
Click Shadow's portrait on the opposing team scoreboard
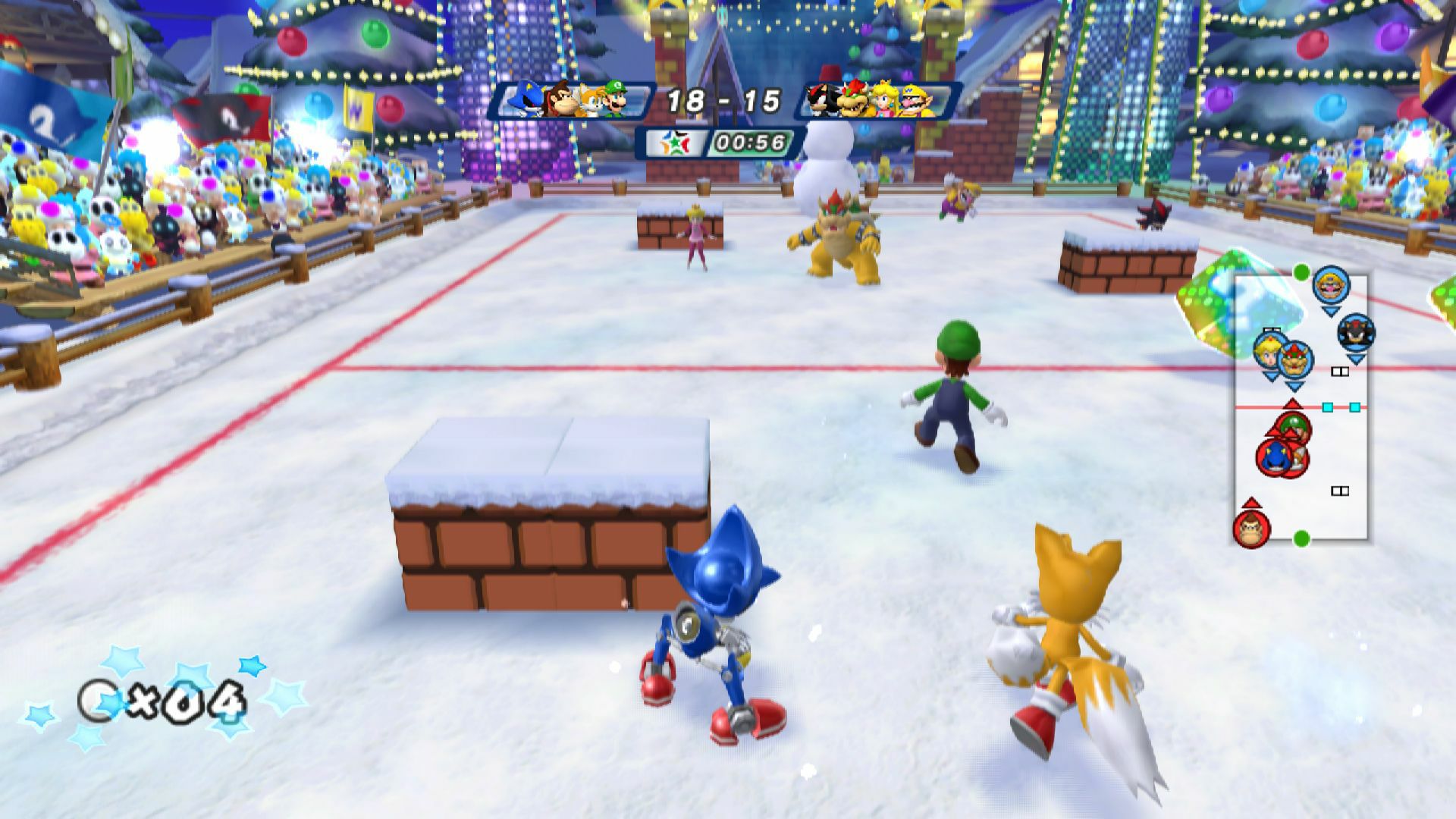pos(824,100)
